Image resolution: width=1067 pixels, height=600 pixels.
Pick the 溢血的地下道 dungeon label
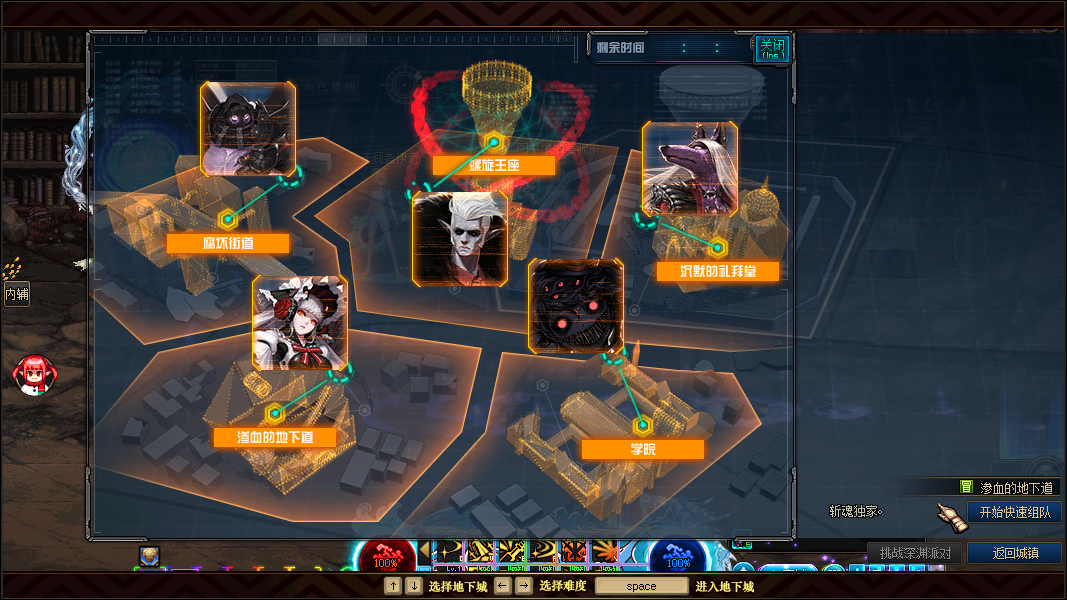click(x=274, y=437)
